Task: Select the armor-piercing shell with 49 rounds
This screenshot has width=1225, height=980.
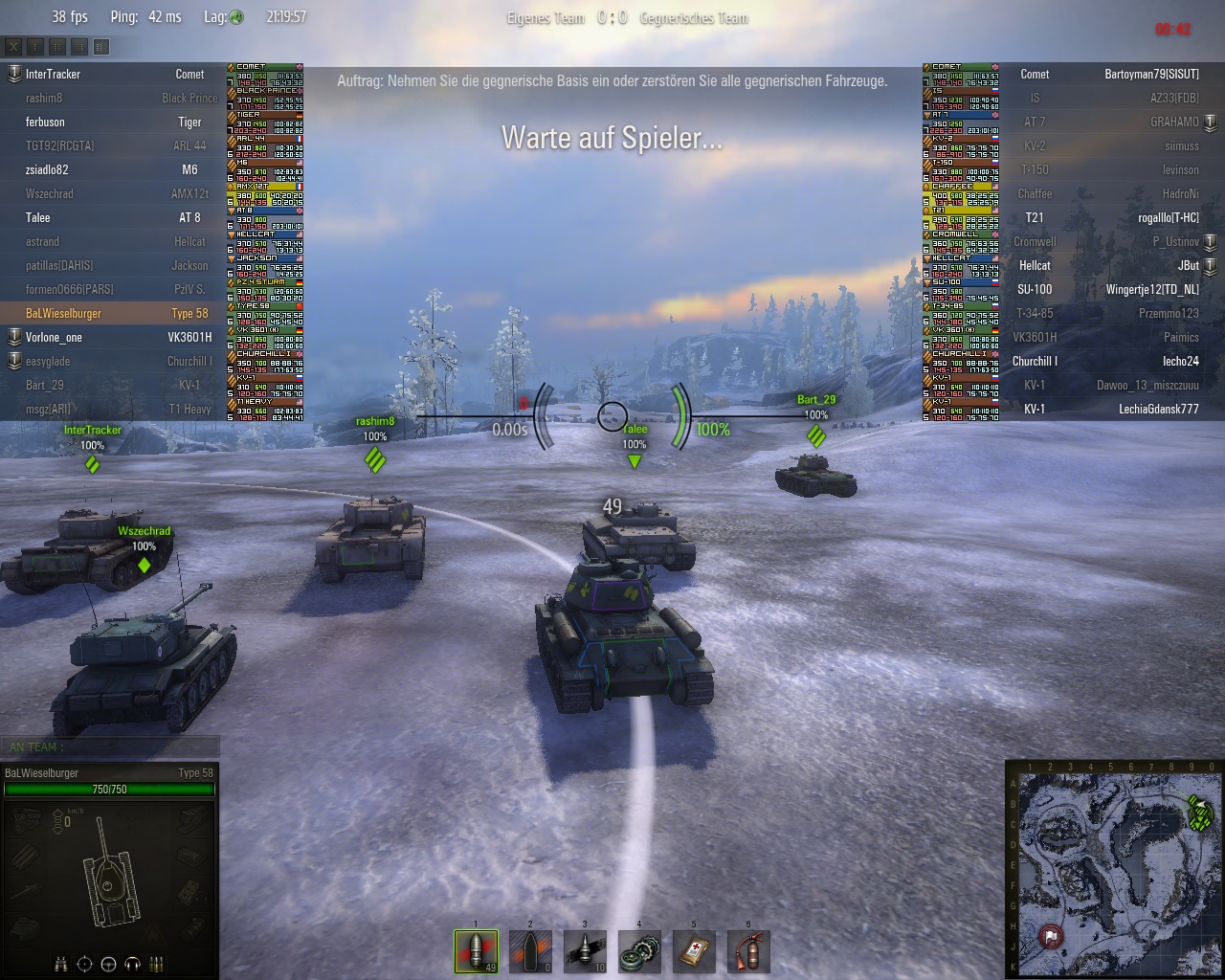Action: coord(476,951)
